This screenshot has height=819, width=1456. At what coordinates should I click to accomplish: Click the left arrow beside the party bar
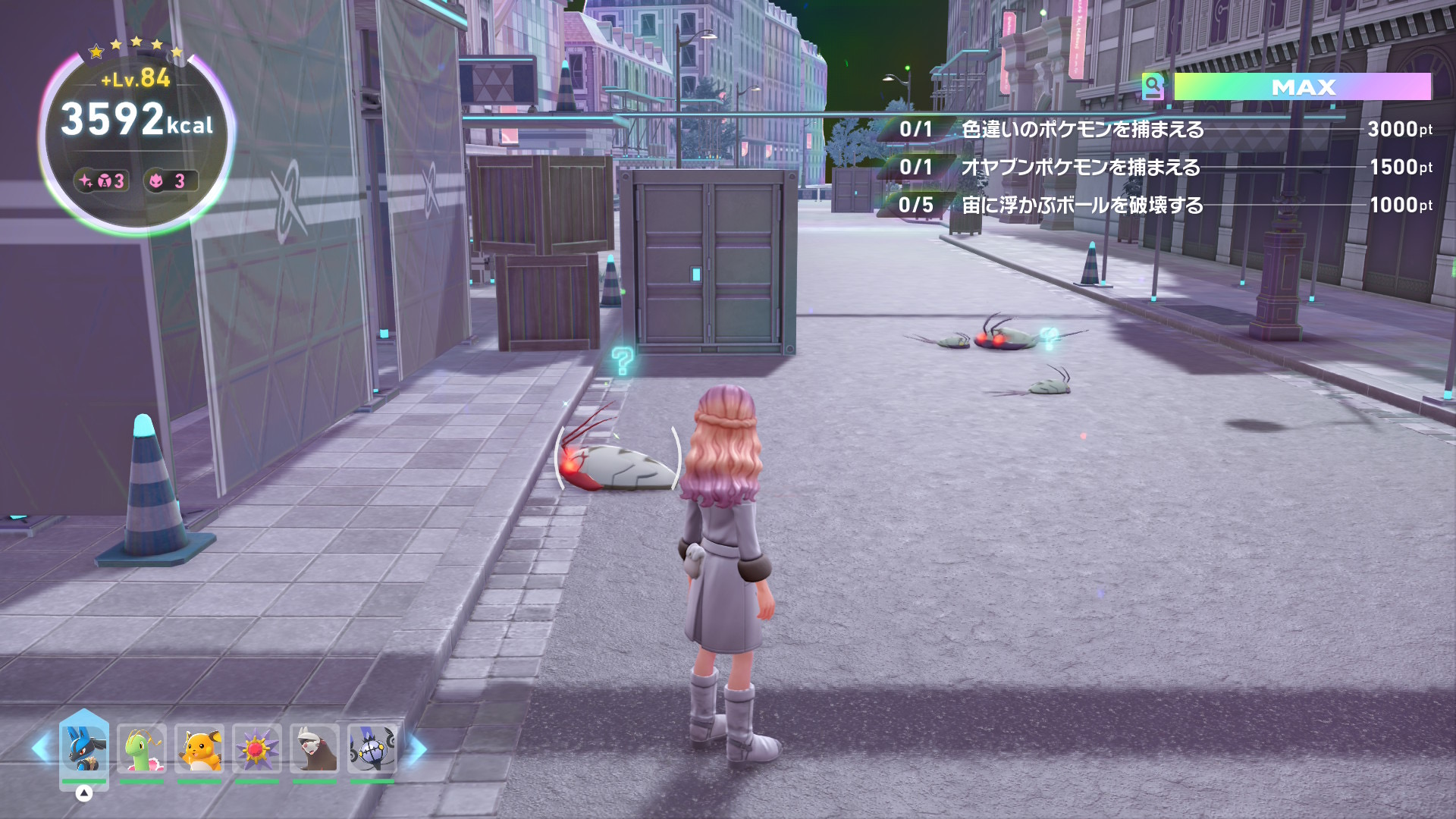[x=41, y=748]
